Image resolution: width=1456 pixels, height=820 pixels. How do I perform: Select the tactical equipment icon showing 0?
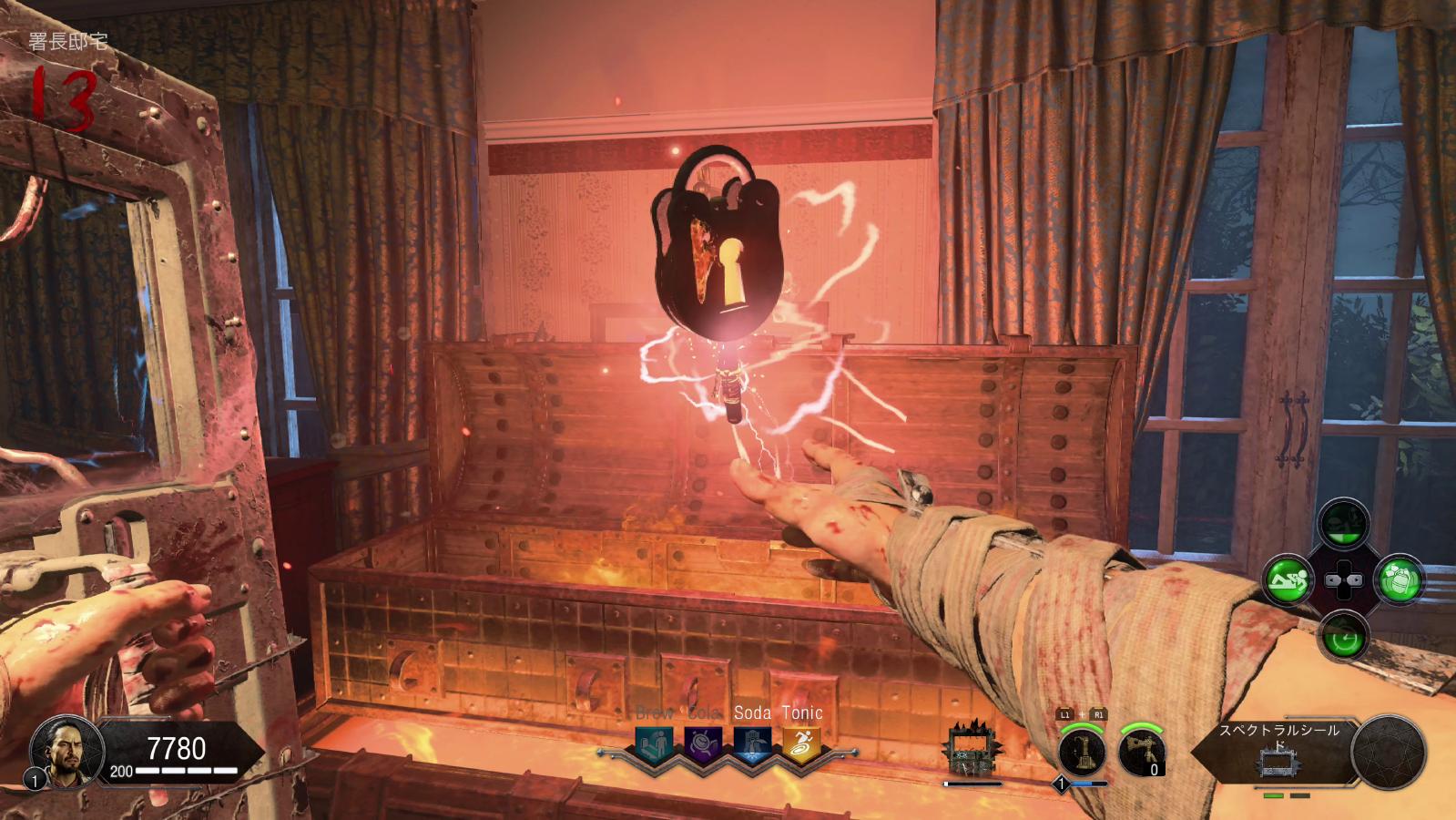pyautogui.click(x=1142, y=753)
